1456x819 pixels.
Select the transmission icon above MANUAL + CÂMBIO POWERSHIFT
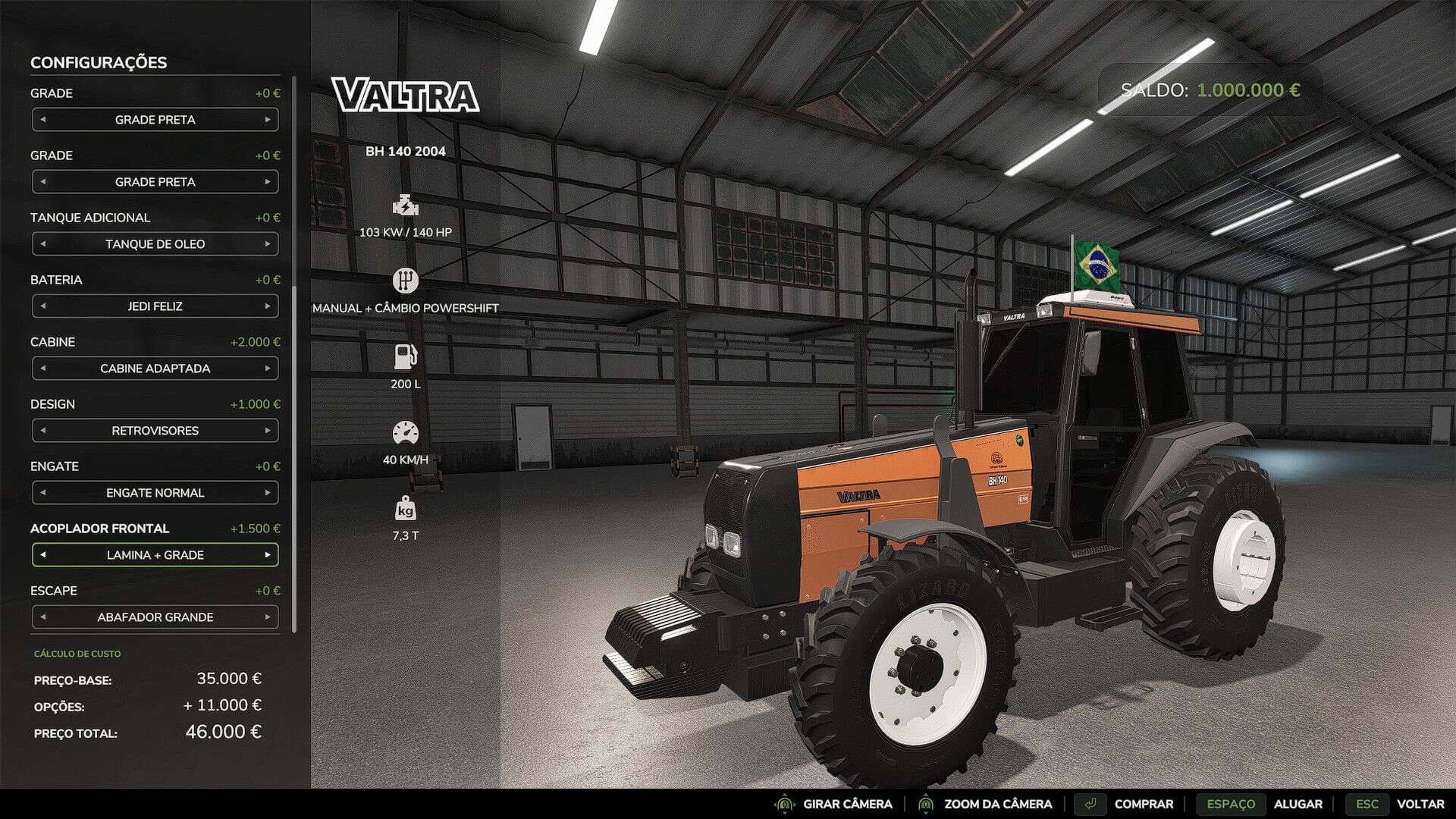(x=406, y=280)
